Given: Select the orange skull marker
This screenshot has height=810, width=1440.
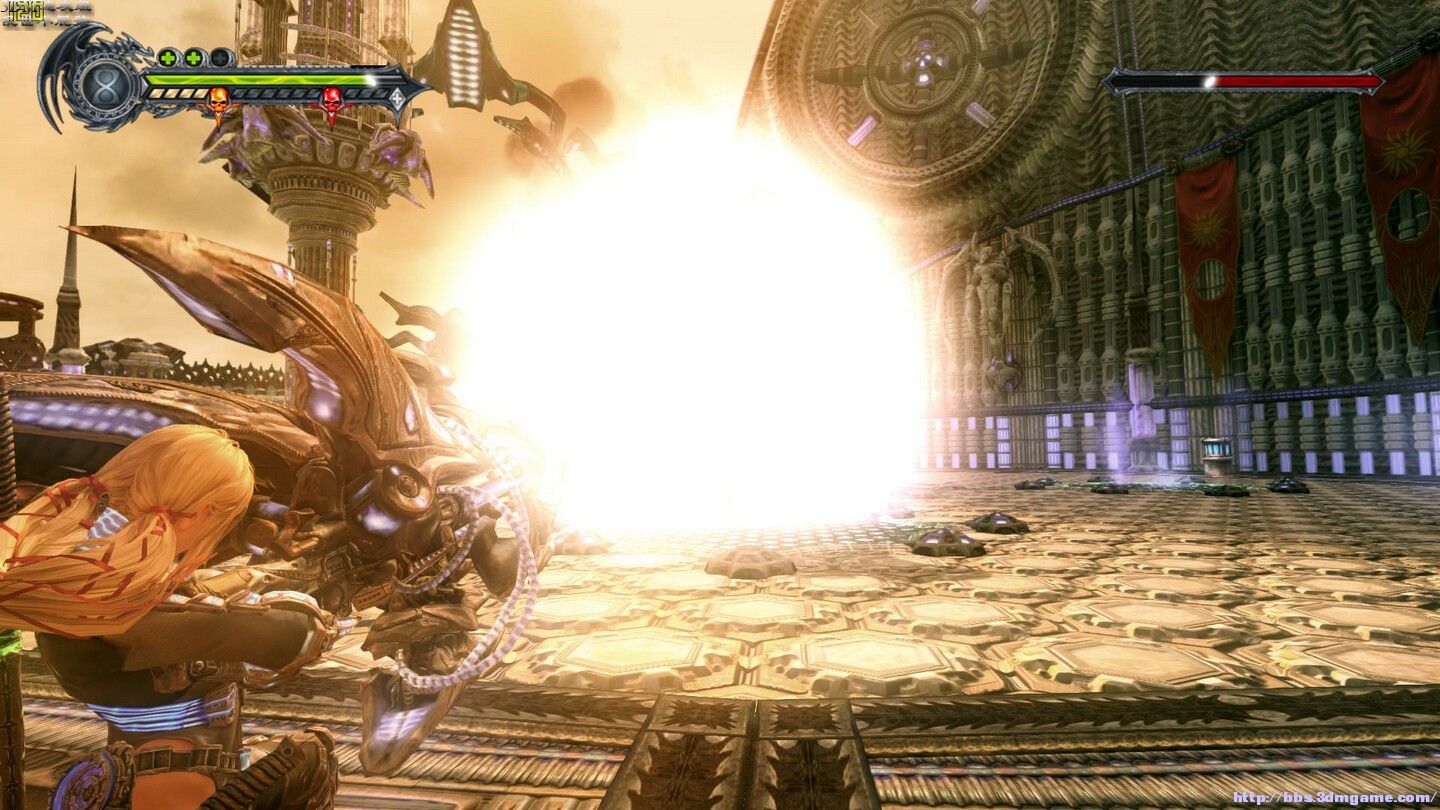Looking at the screenshot, I should coord(218,101).
